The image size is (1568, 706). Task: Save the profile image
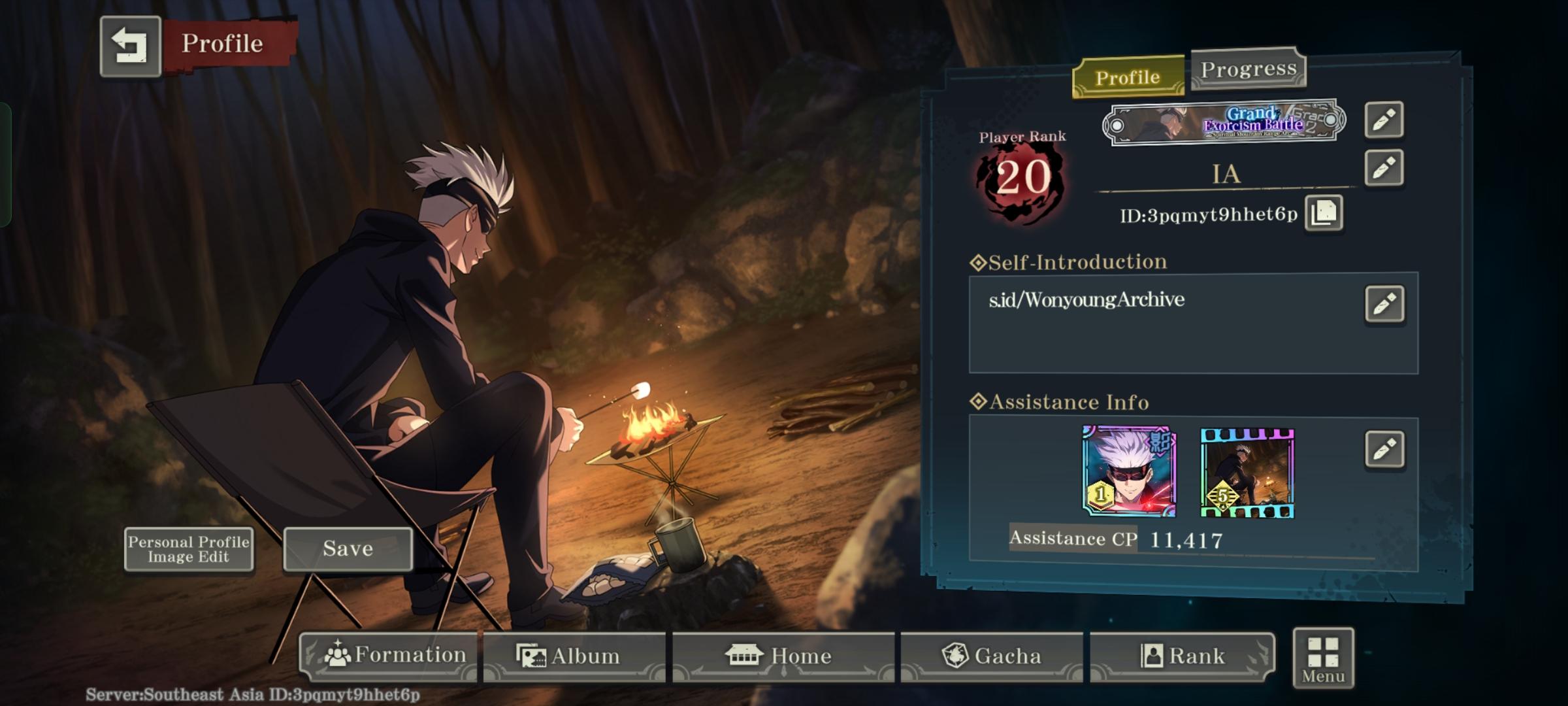[x=348, y=549]
